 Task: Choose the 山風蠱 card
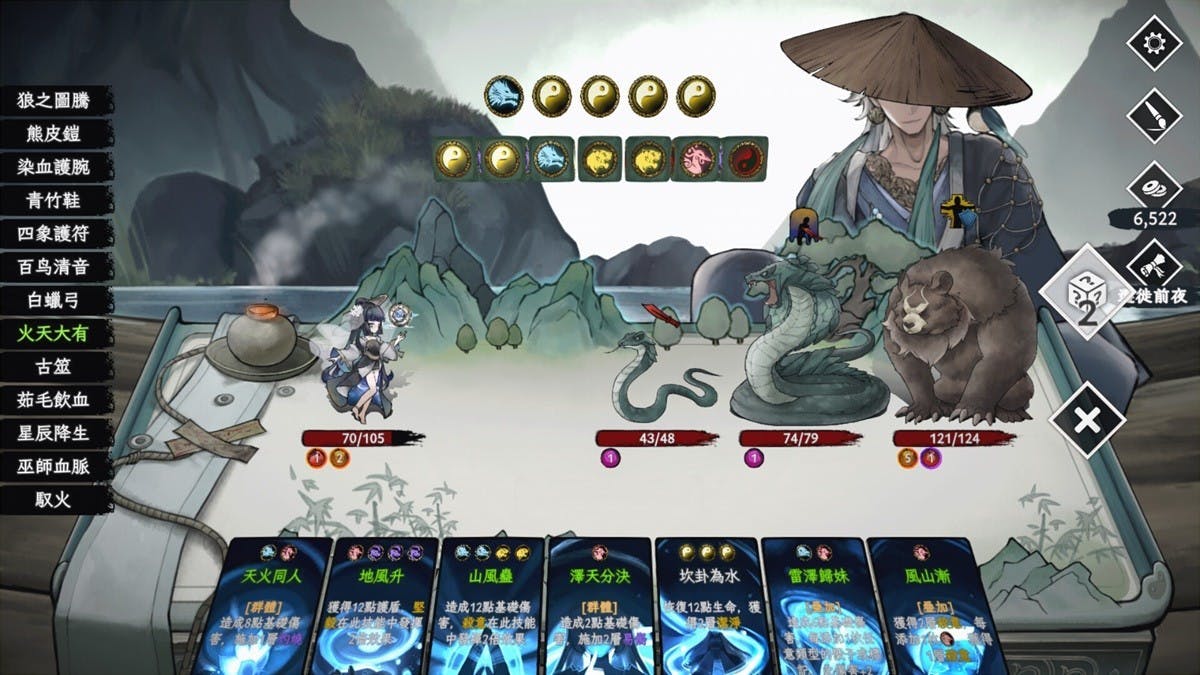click(x=492, y=605)
